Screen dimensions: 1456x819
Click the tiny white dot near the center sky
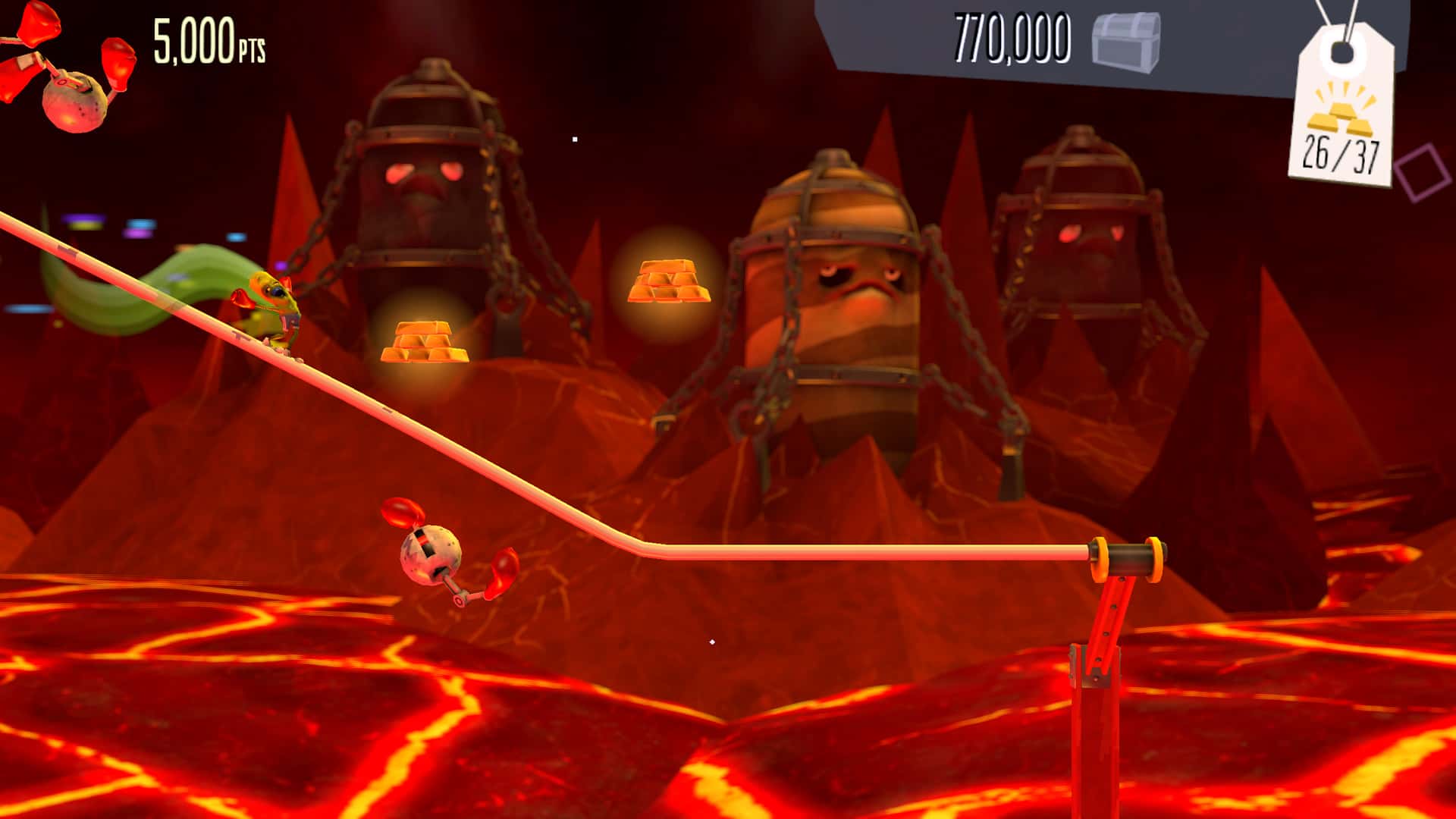574,139
